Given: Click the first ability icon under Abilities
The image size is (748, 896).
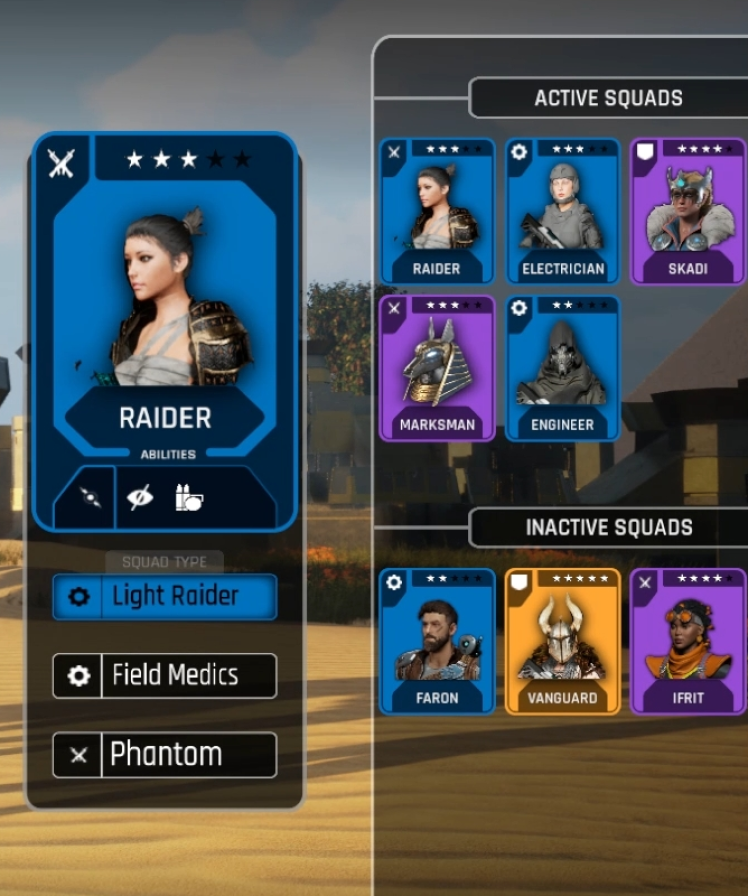Looking at the screenshot, I should click(x=89, y=497).
